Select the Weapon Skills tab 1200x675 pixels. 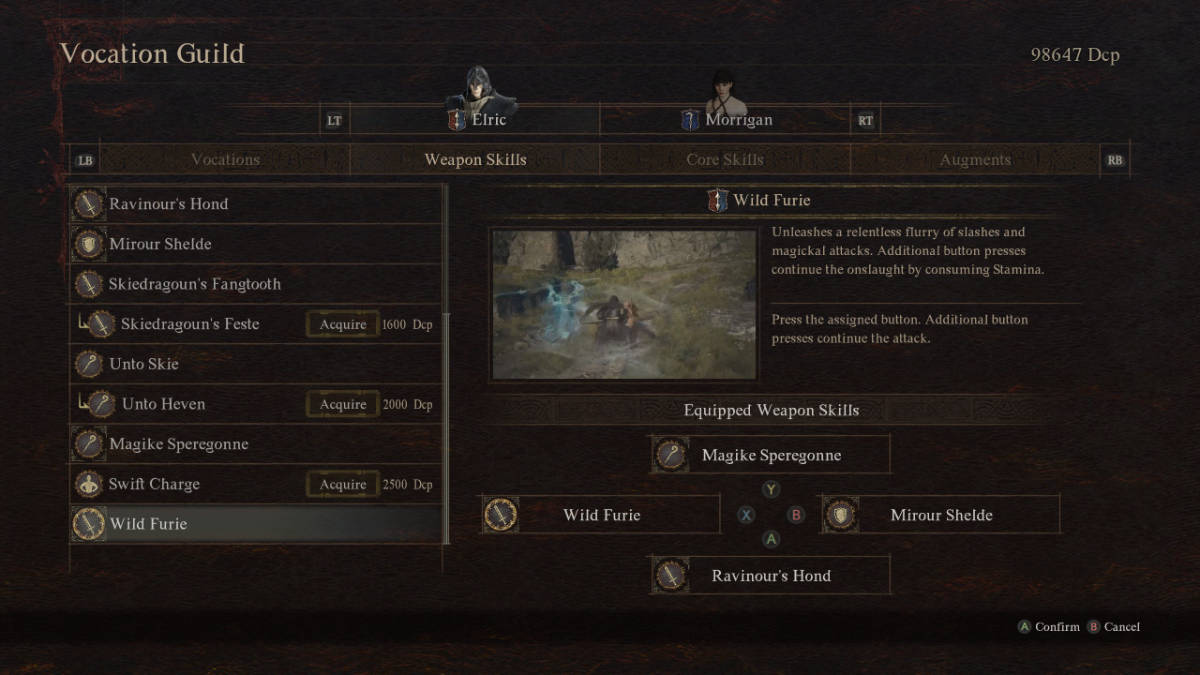(475, 160)
